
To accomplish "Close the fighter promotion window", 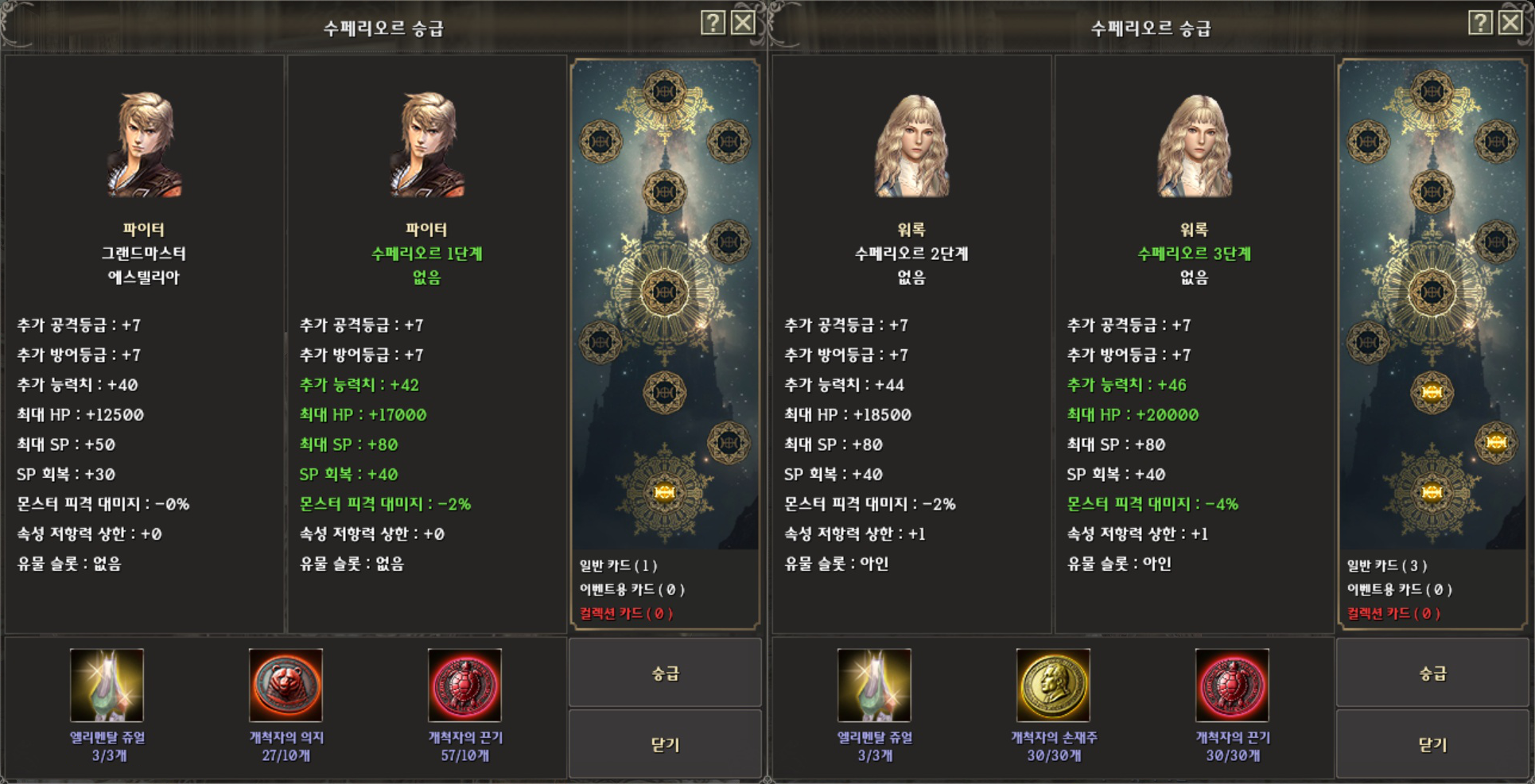I will (744, 21).
